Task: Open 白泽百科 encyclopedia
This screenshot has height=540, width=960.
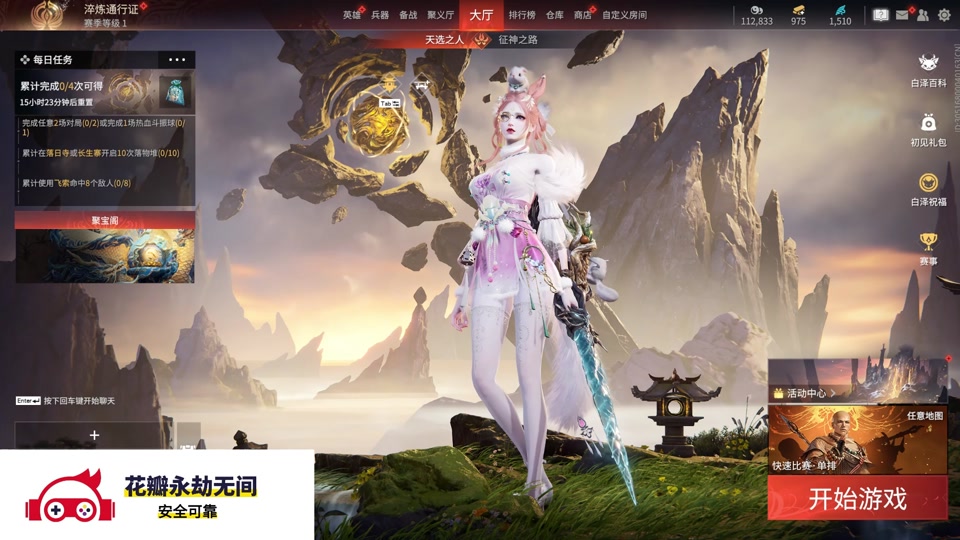Action: tap(928, 68)
